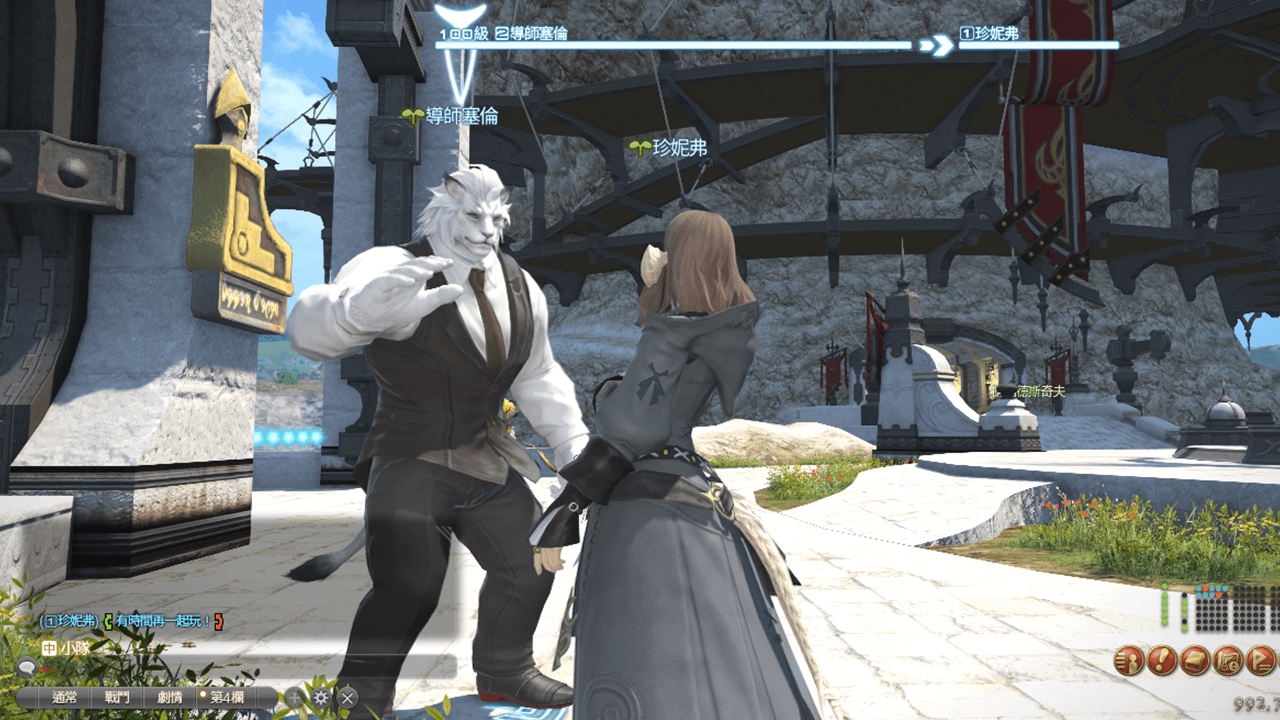
Task: Open the duty exclamation mark menu
Action: [x=1162, y=661]
